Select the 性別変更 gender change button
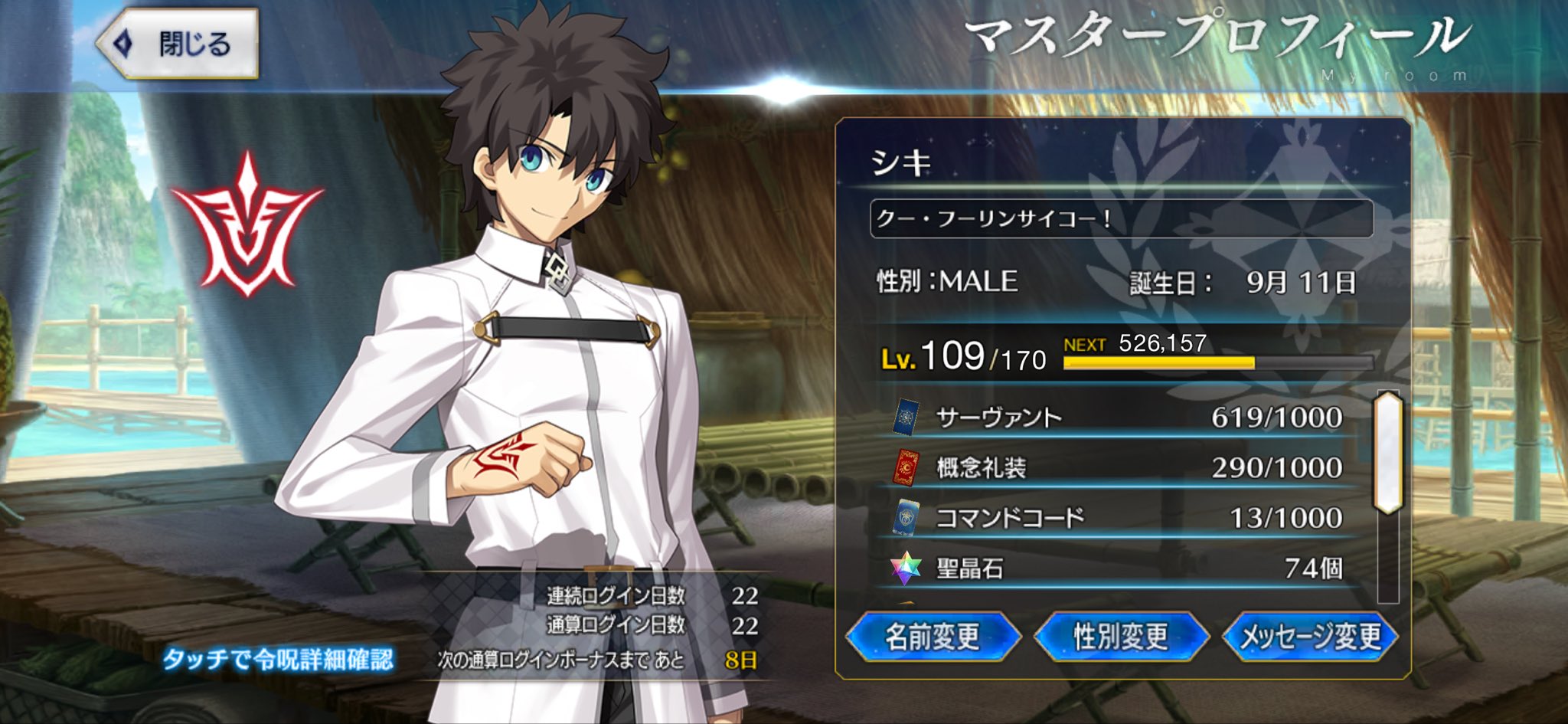 click(1121, 637)
